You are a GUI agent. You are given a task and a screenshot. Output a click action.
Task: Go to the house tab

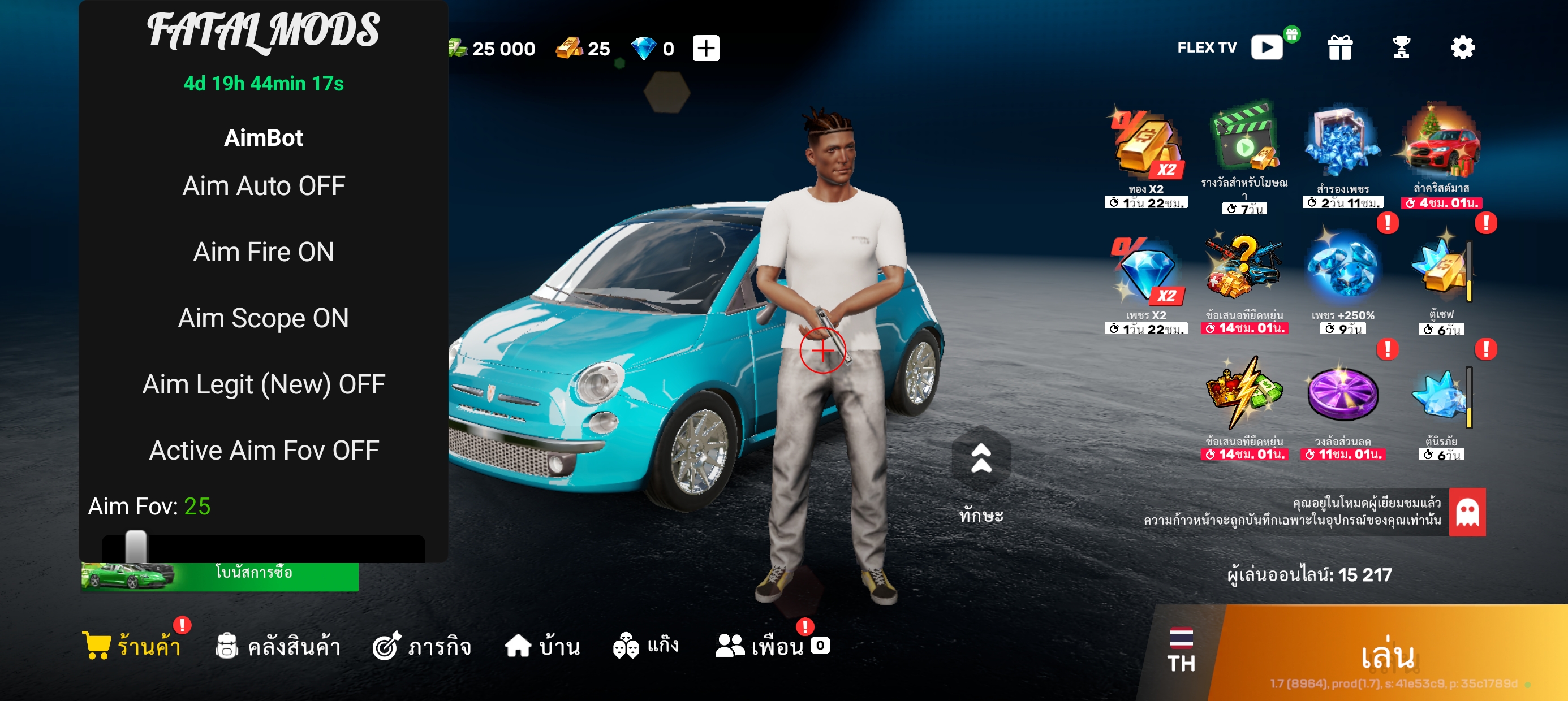pyautogui.click(x=542, y=646)
